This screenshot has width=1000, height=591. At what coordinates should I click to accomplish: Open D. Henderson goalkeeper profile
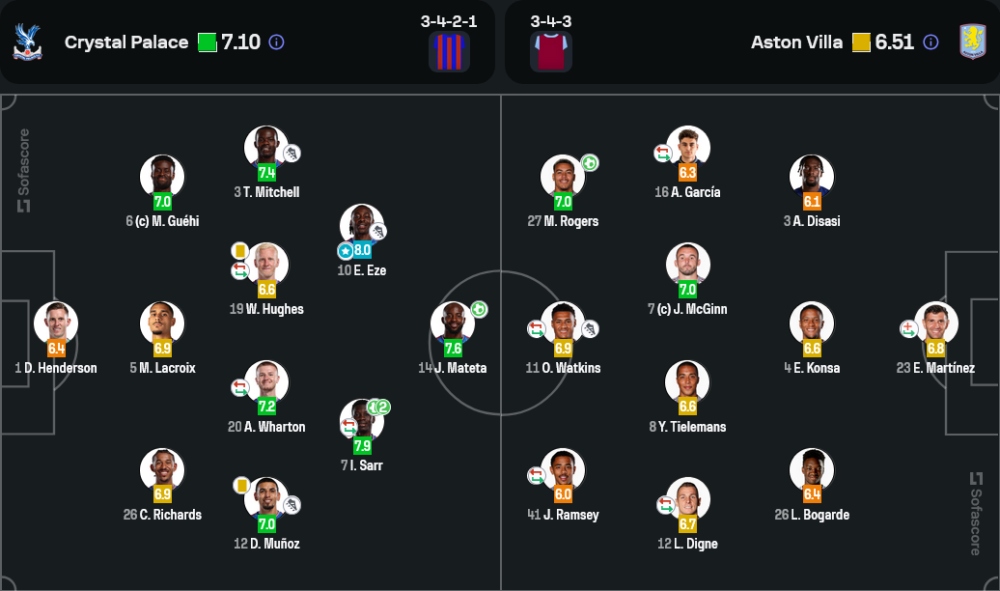(56, 323)
